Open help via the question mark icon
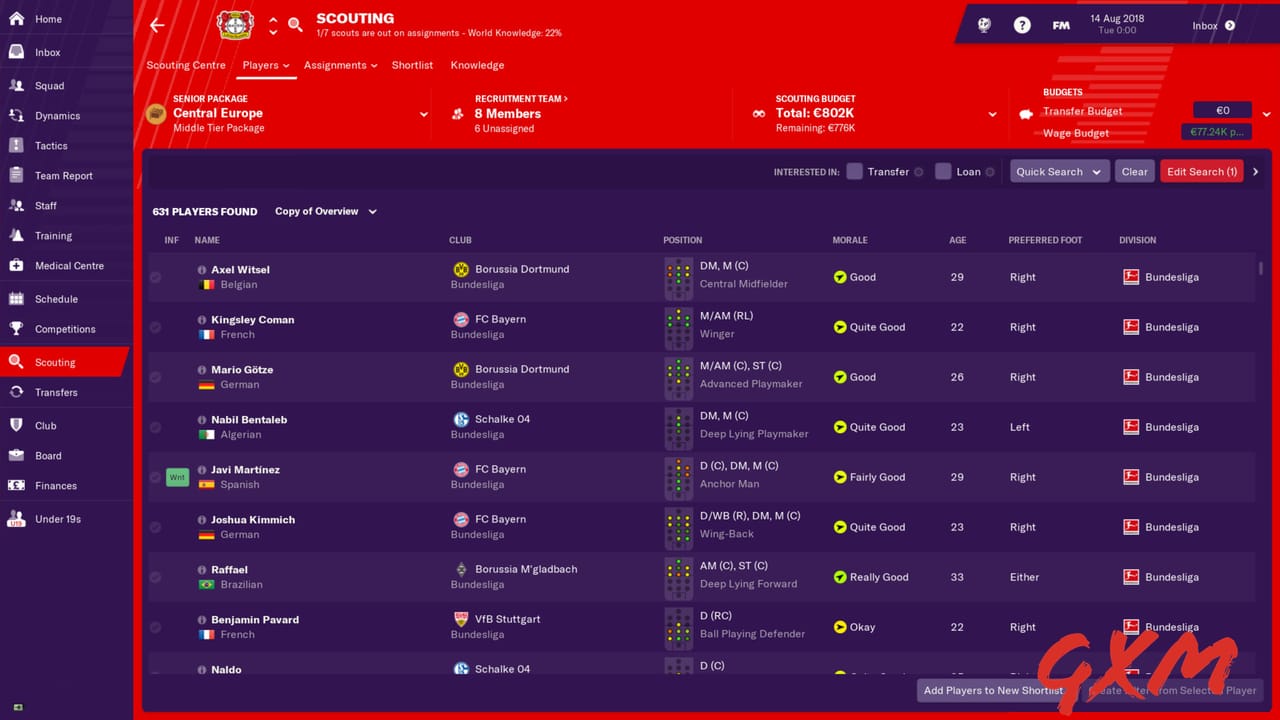 [x=1021, y=25]
